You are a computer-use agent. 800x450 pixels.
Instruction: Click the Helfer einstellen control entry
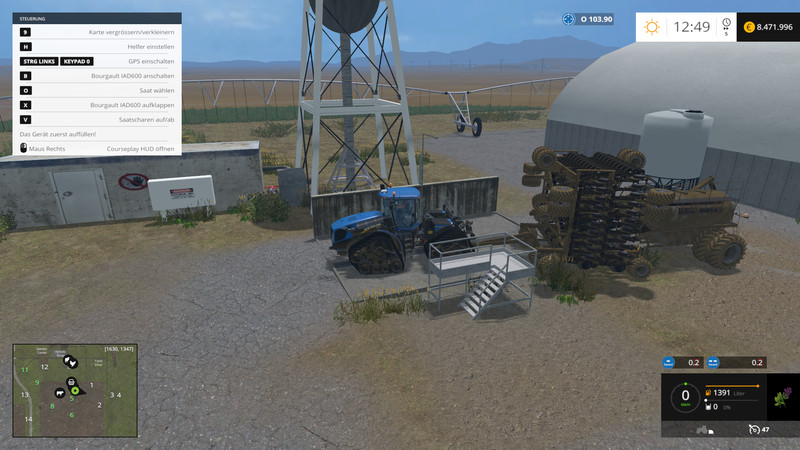(97, 47)
